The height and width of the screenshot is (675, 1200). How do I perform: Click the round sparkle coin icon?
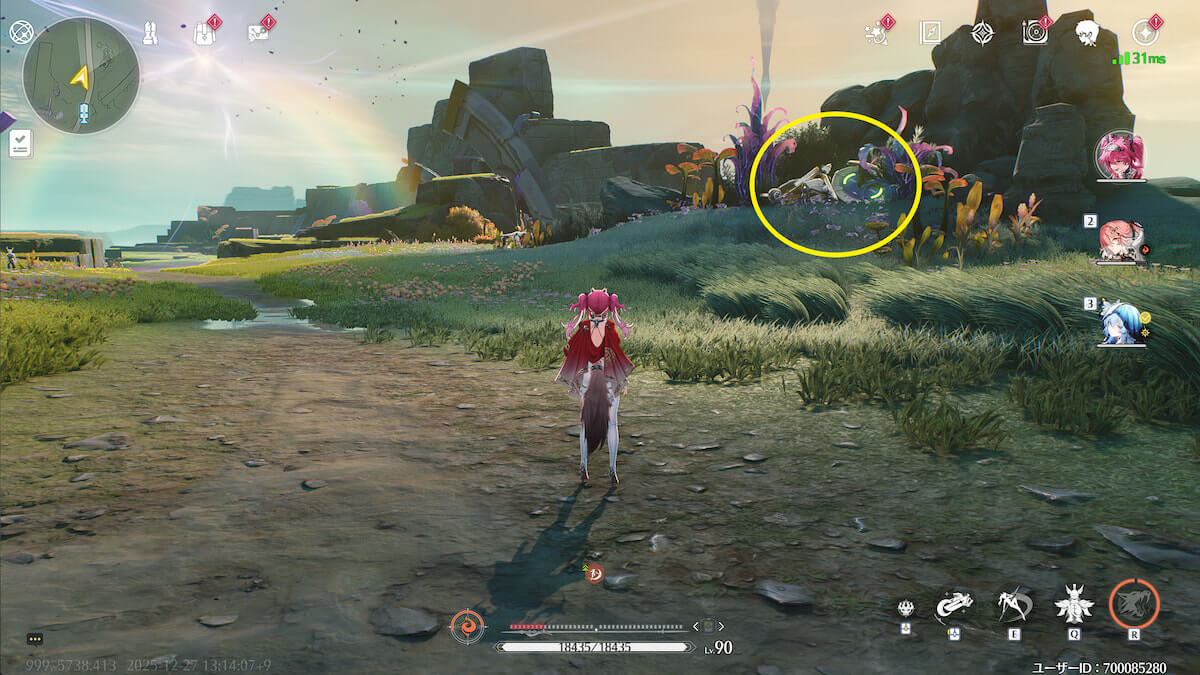click(x=1145, y=33)
